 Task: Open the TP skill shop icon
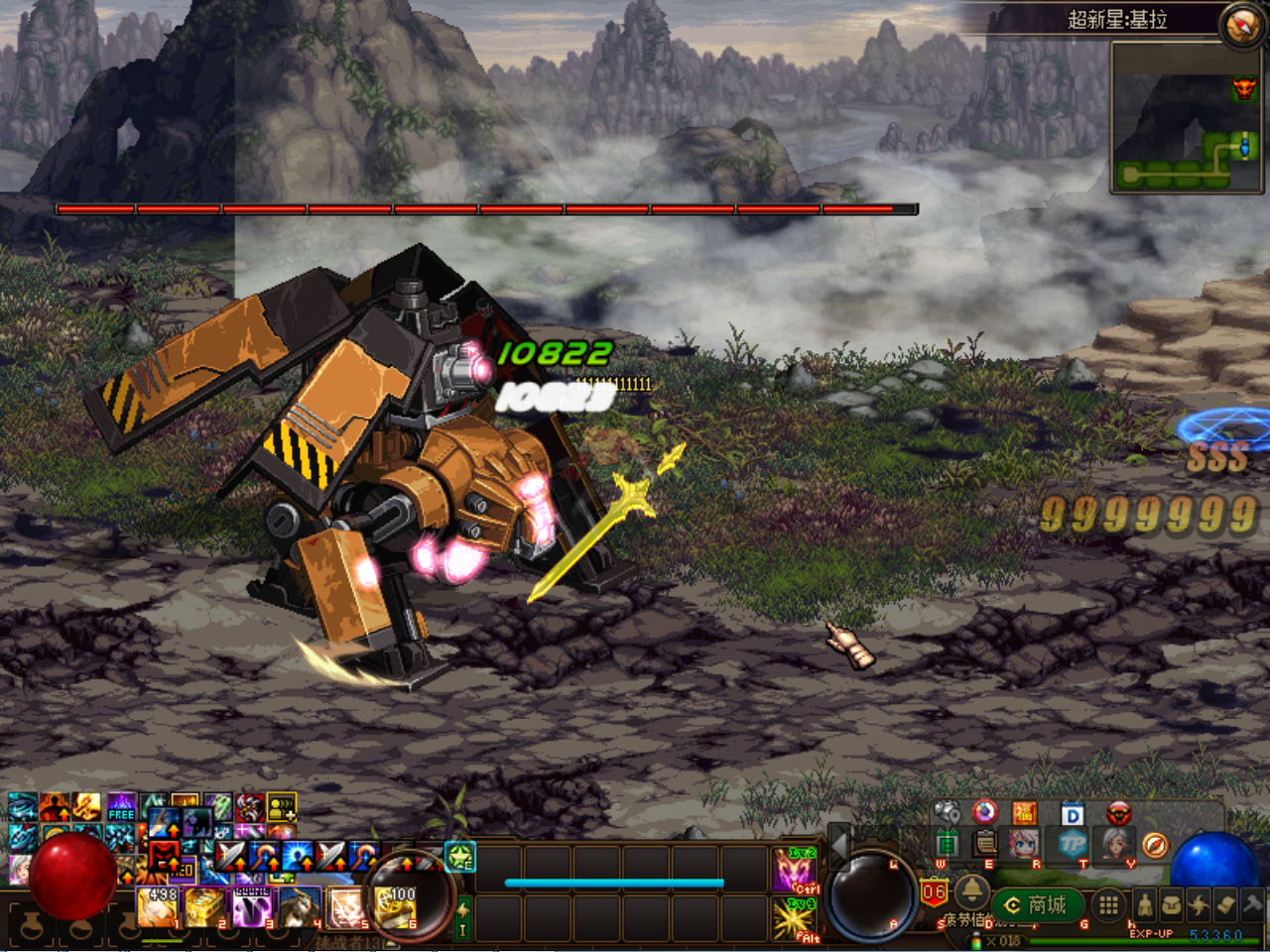click(1071, 845)
